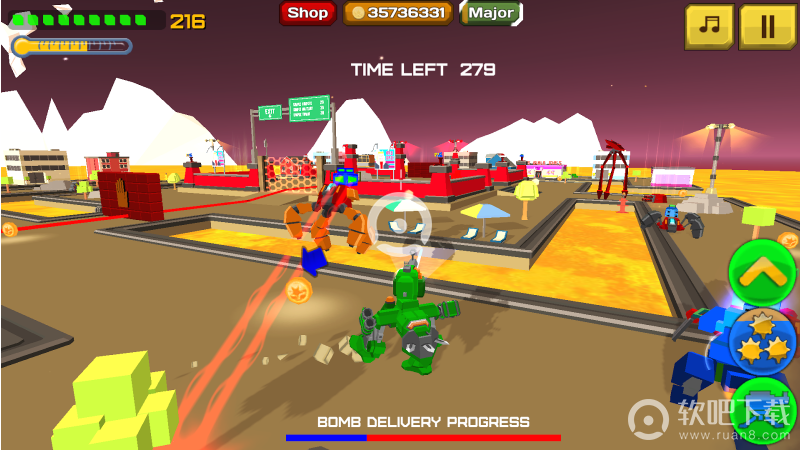Open the Major rank badge
This screenshot has width=800, height=450.
point(491,13)
